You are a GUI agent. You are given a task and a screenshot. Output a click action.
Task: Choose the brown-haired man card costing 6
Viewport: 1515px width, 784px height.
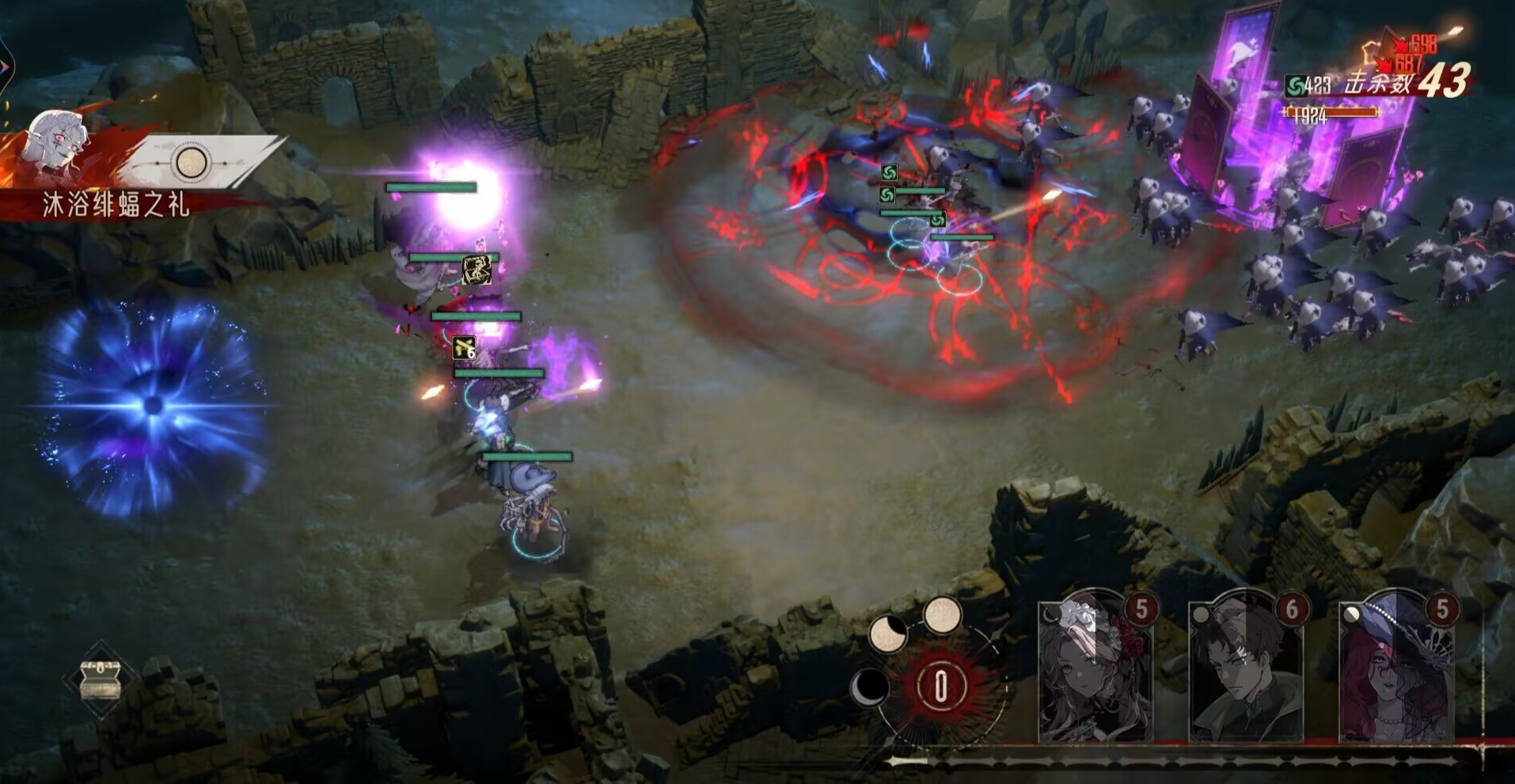[x=1246, y=668]
